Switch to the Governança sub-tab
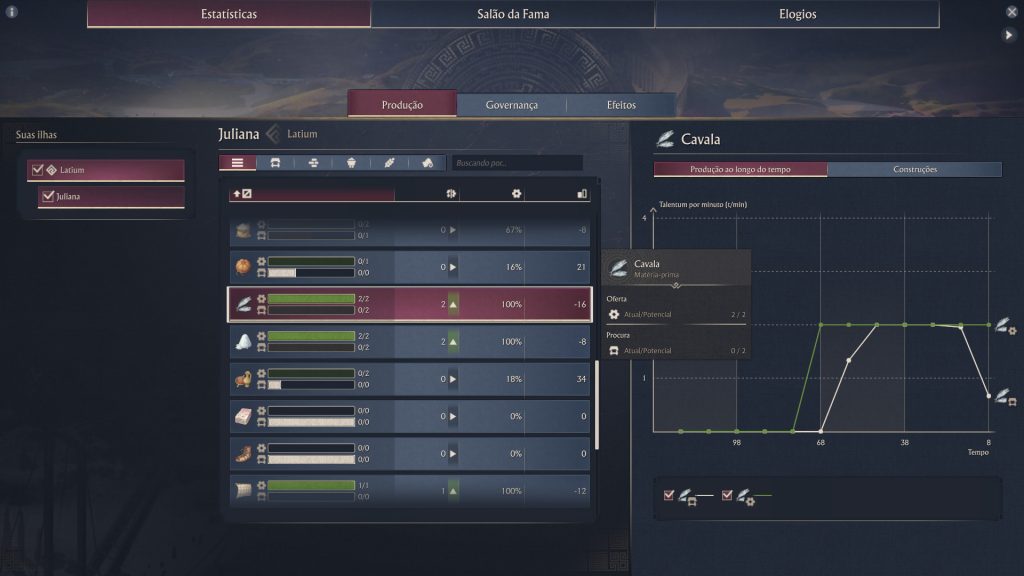Screen dimensions: 1024x576 coord(512,105)
